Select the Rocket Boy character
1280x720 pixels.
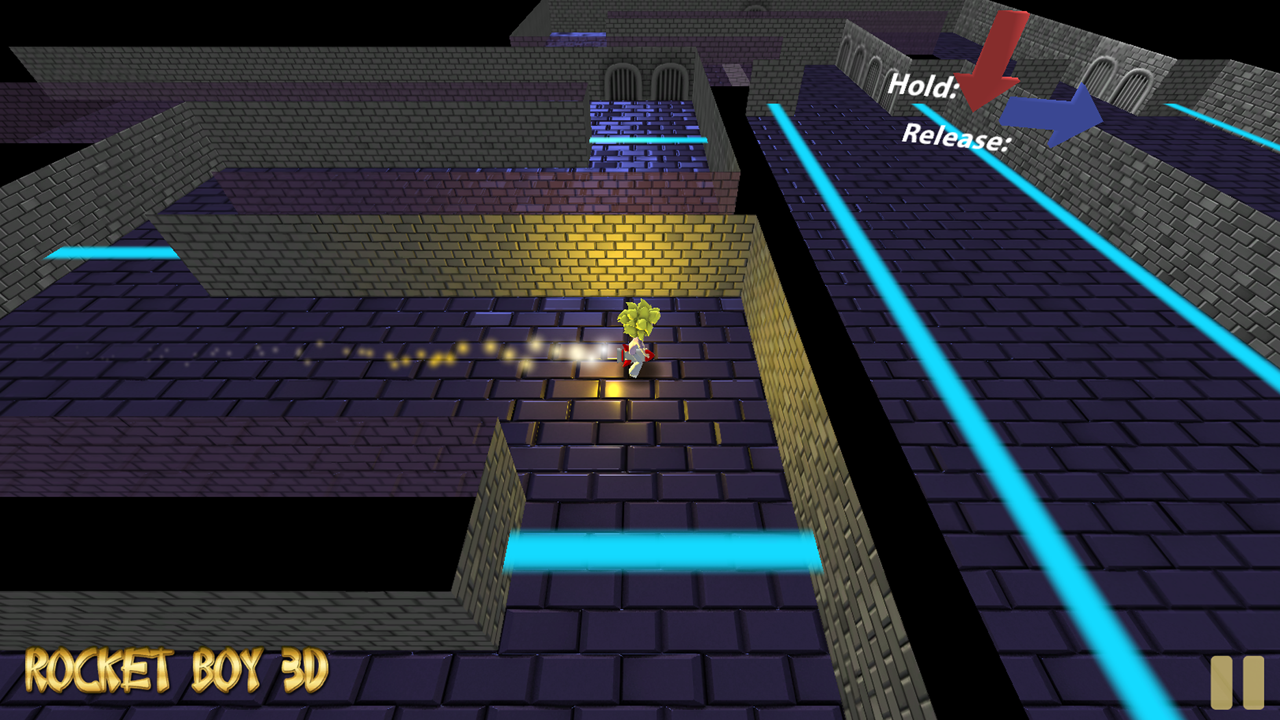click(x=636, y=340)
